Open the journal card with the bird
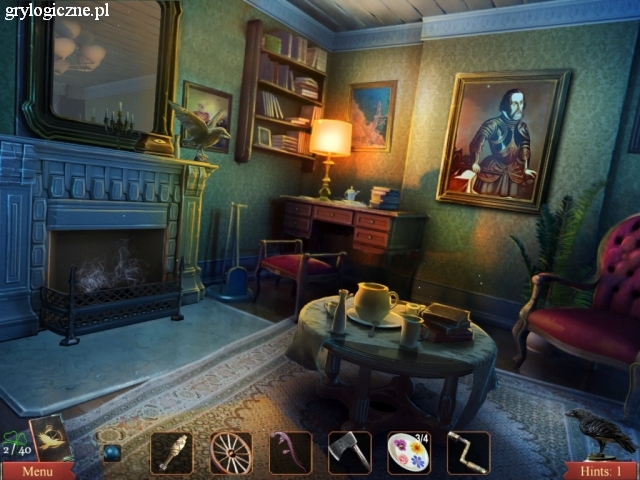Screen dimensions: 640x480 pyautogui.click(x=49, y=437)
